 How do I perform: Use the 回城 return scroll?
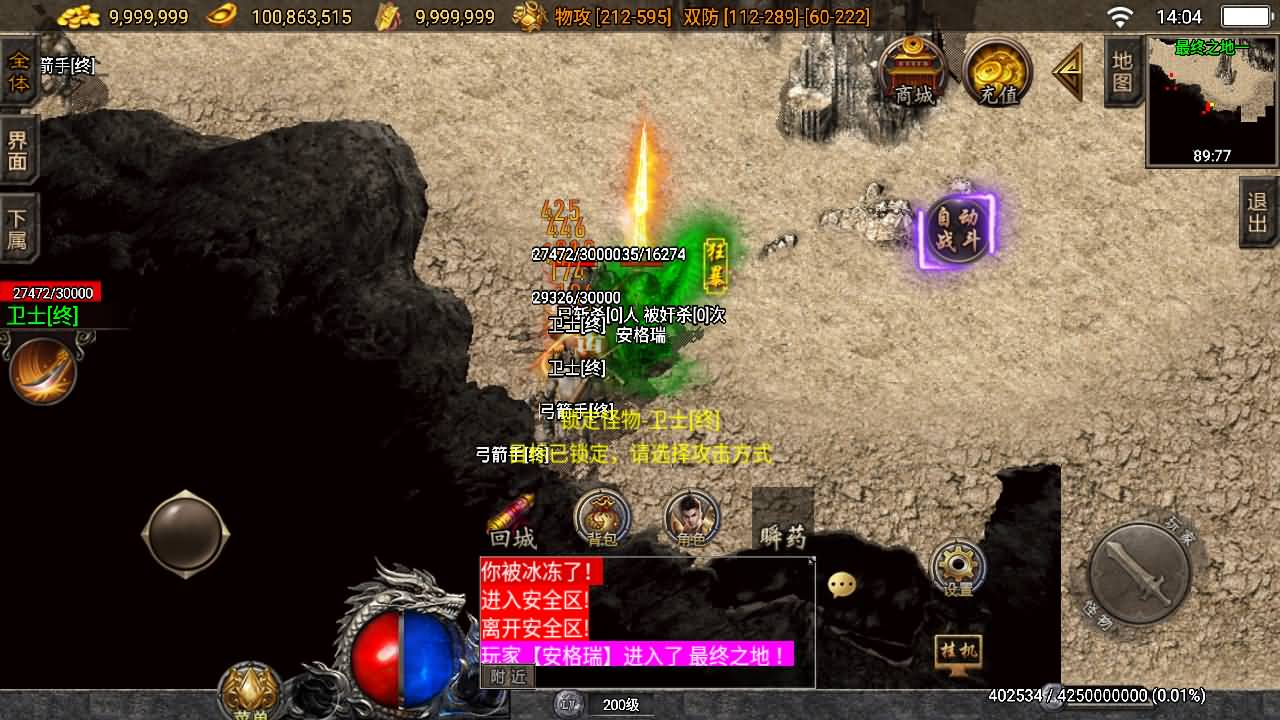[513, 522]
